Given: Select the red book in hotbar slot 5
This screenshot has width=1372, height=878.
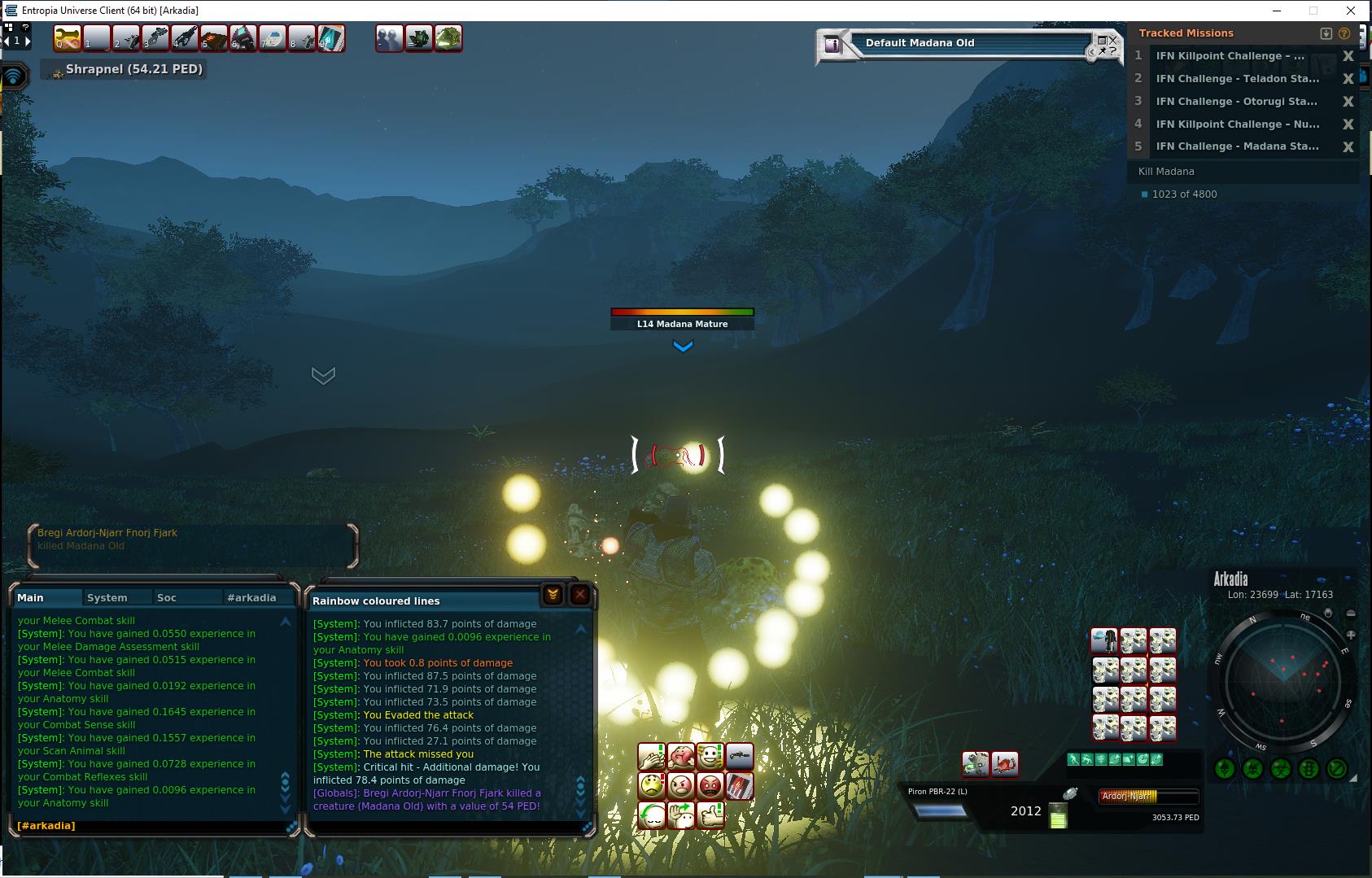Looking at the screenshot, I should click(214, 38).
